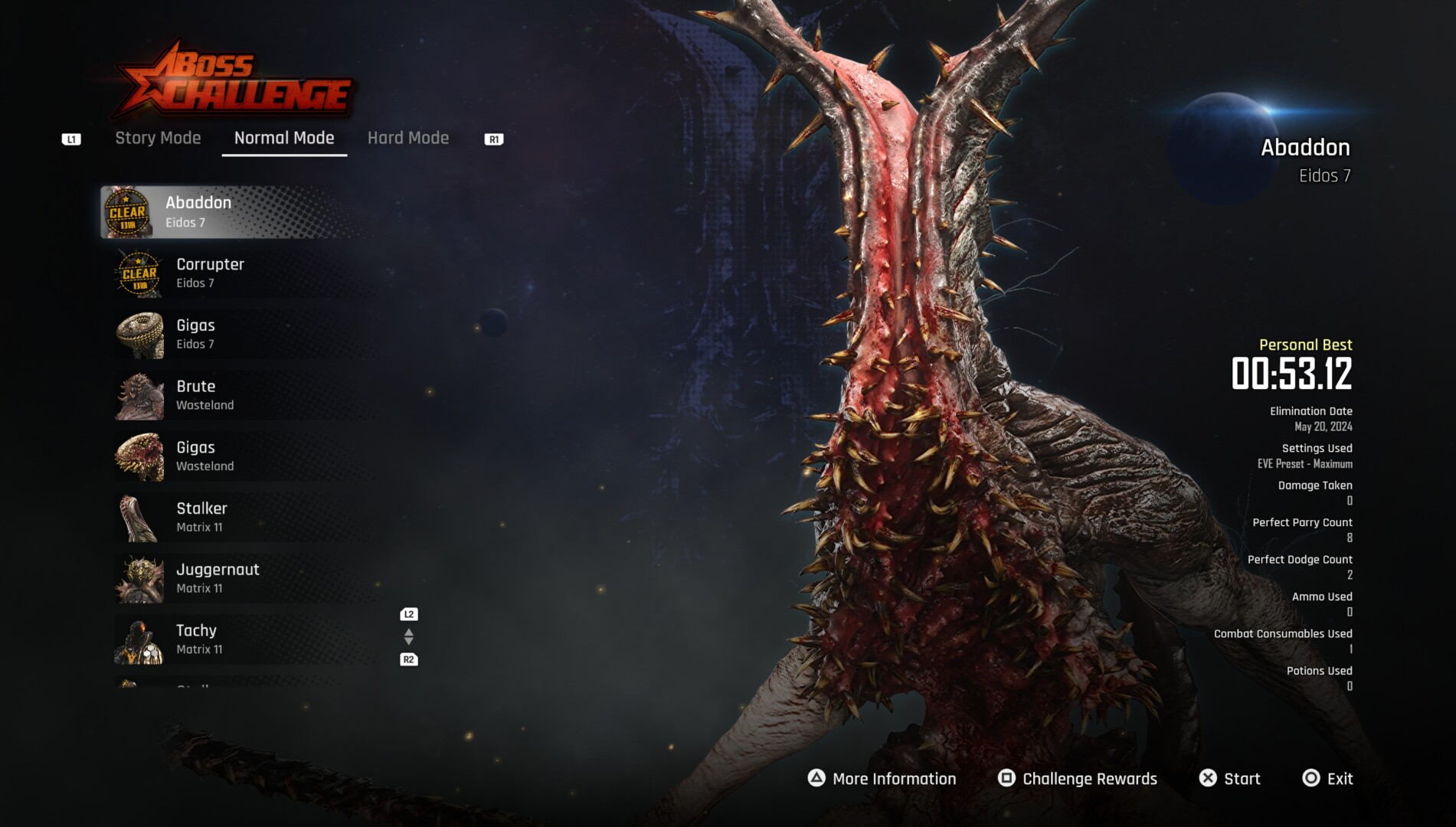1456x827 pixels.
Task: Open the Hard Mode tab
Action: pos(408,138)
